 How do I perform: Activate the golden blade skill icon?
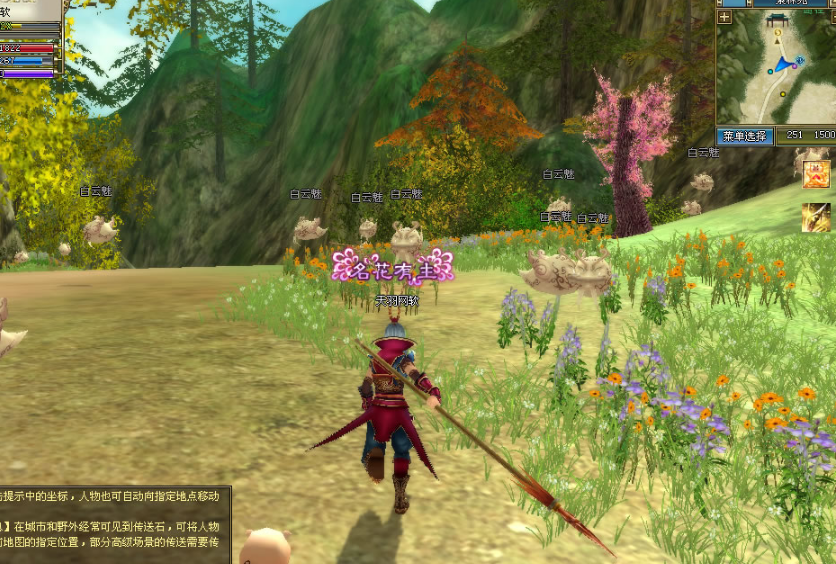[x=816, y=217]
